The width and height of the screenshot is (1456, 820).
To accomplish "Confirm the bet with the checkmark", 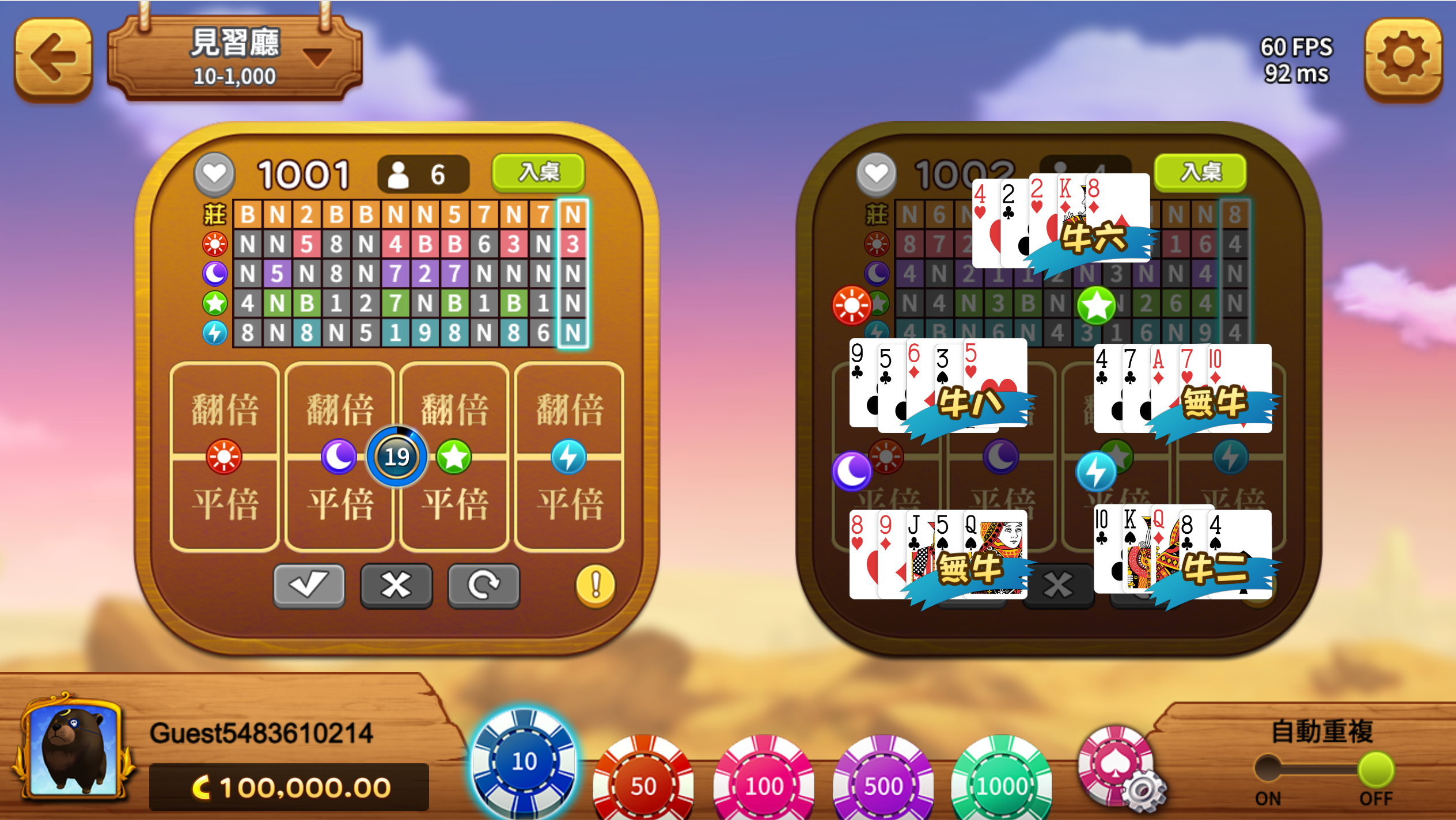I will pos(309,584).
